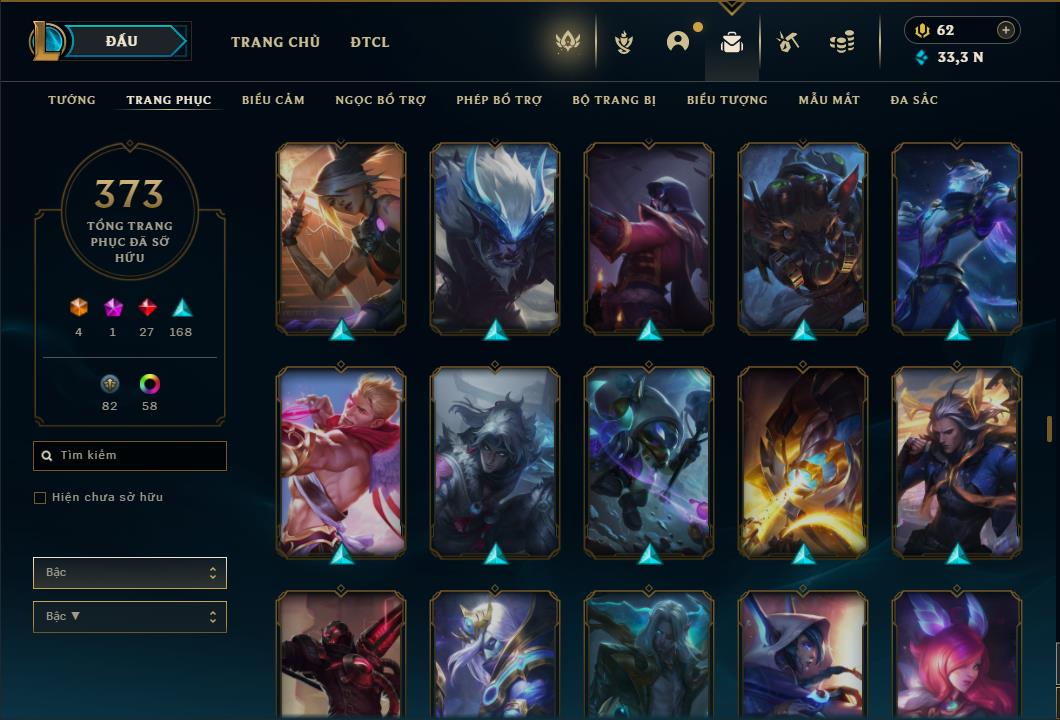Open the hammer crafting loot icon
The width and height of the screenshot is (1060, 720).
tap(788, 42)
